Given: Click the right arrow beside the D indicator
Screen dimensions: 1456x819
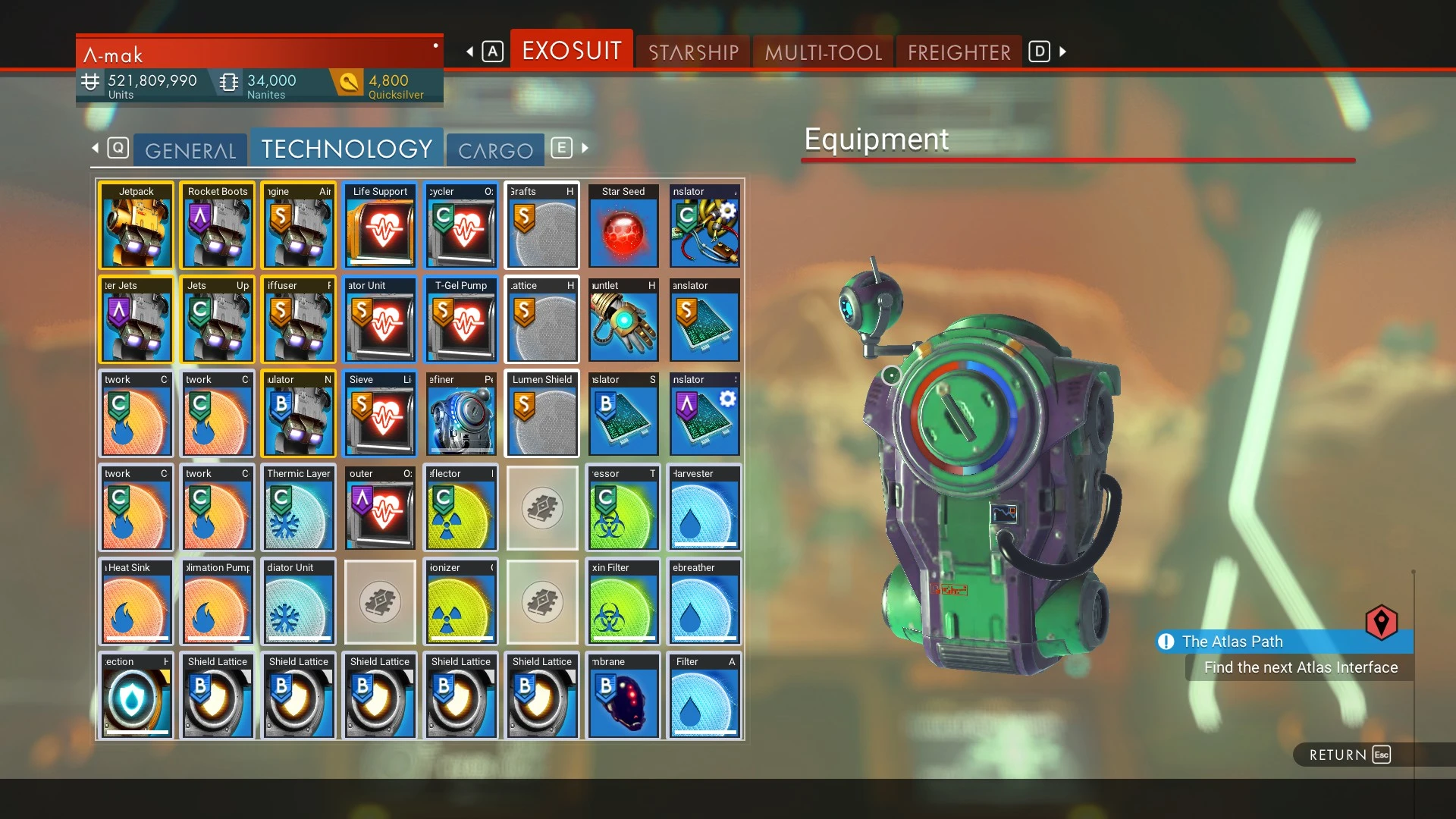Looking at the screenshot, I should pyautogui.click(x=1060, y=52).
